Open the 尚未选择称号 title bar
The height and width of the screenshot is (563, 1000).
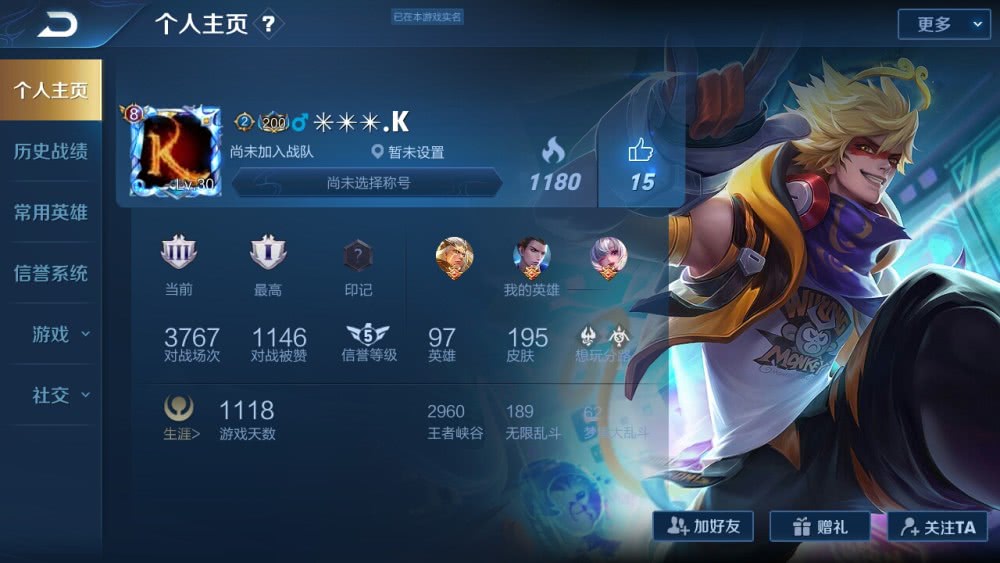point(368,183)
